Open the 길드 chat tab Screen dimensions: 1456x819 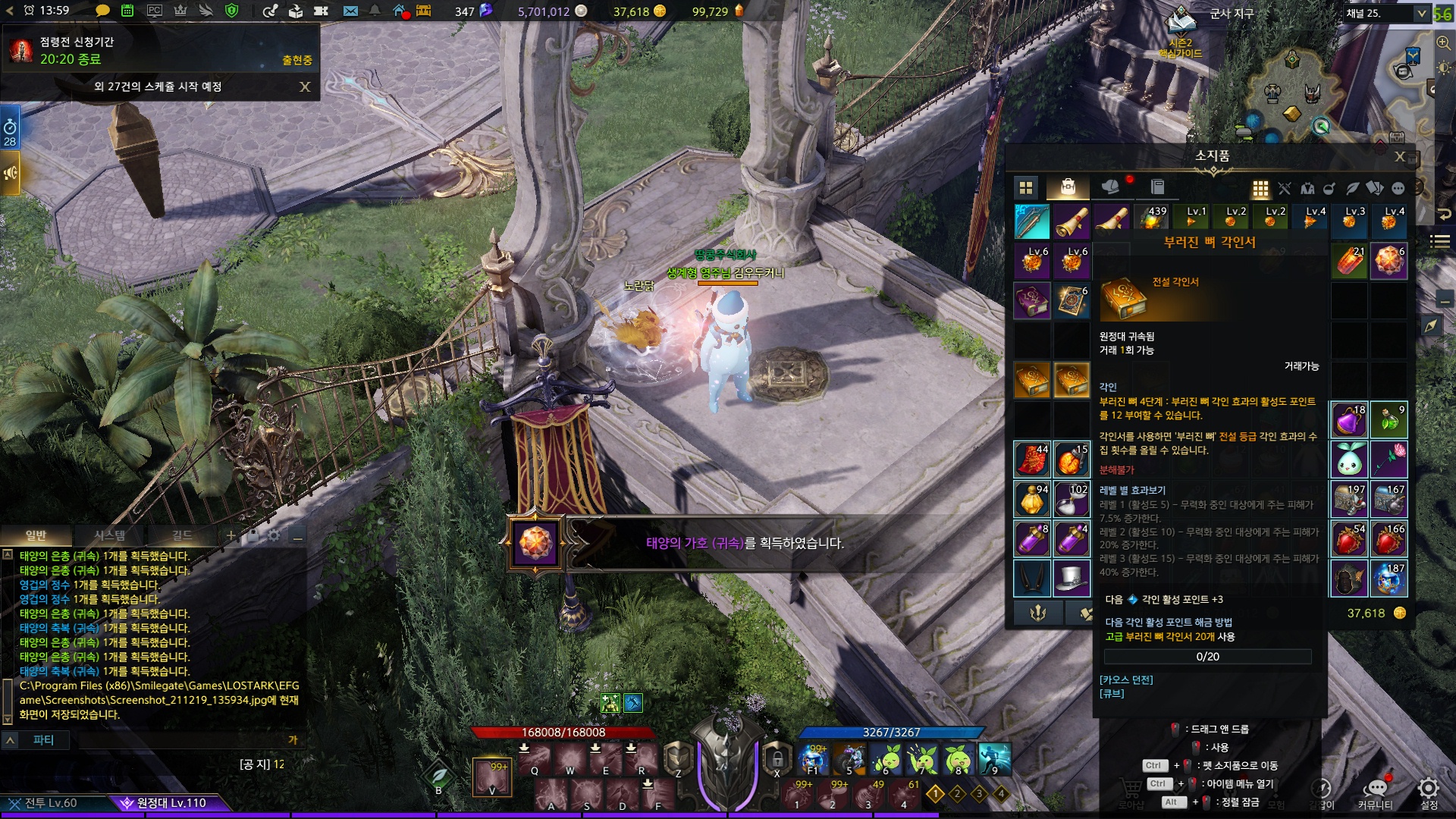tap(182, 535)
